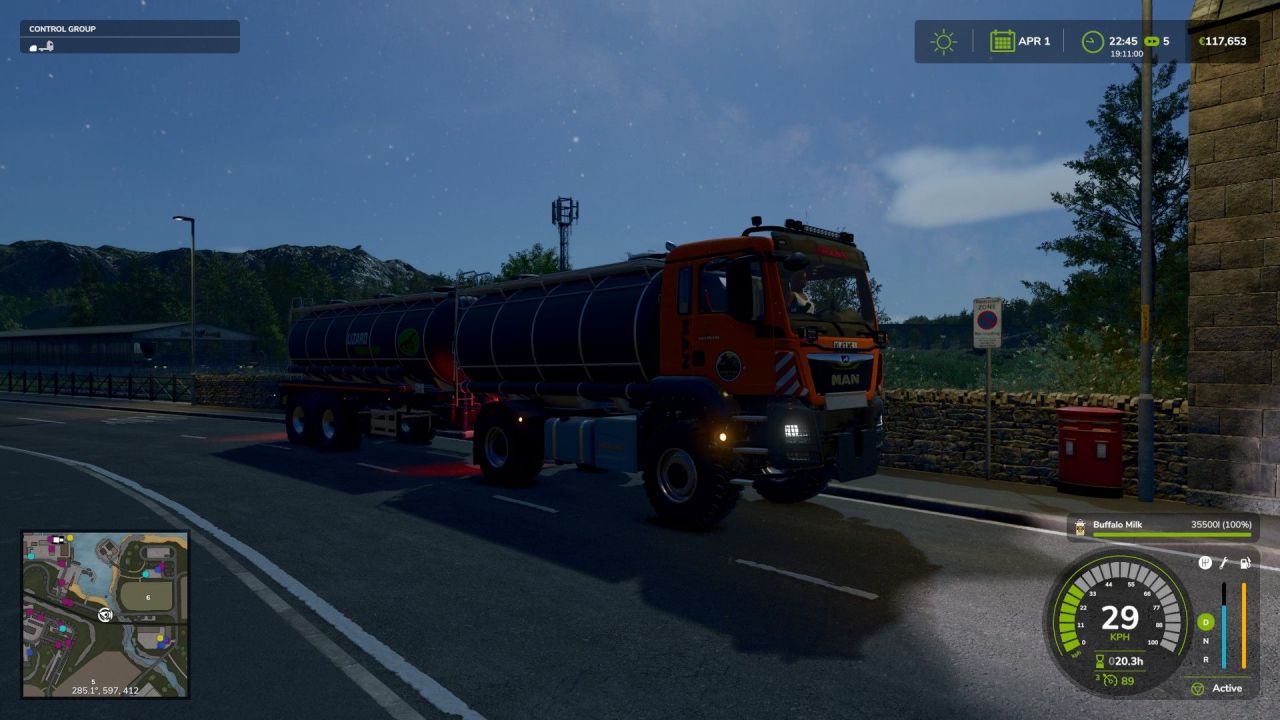Click the hourglass icon next to 20.3h
This screenshot has width=1280, height=720.
tap(1100, 661)
